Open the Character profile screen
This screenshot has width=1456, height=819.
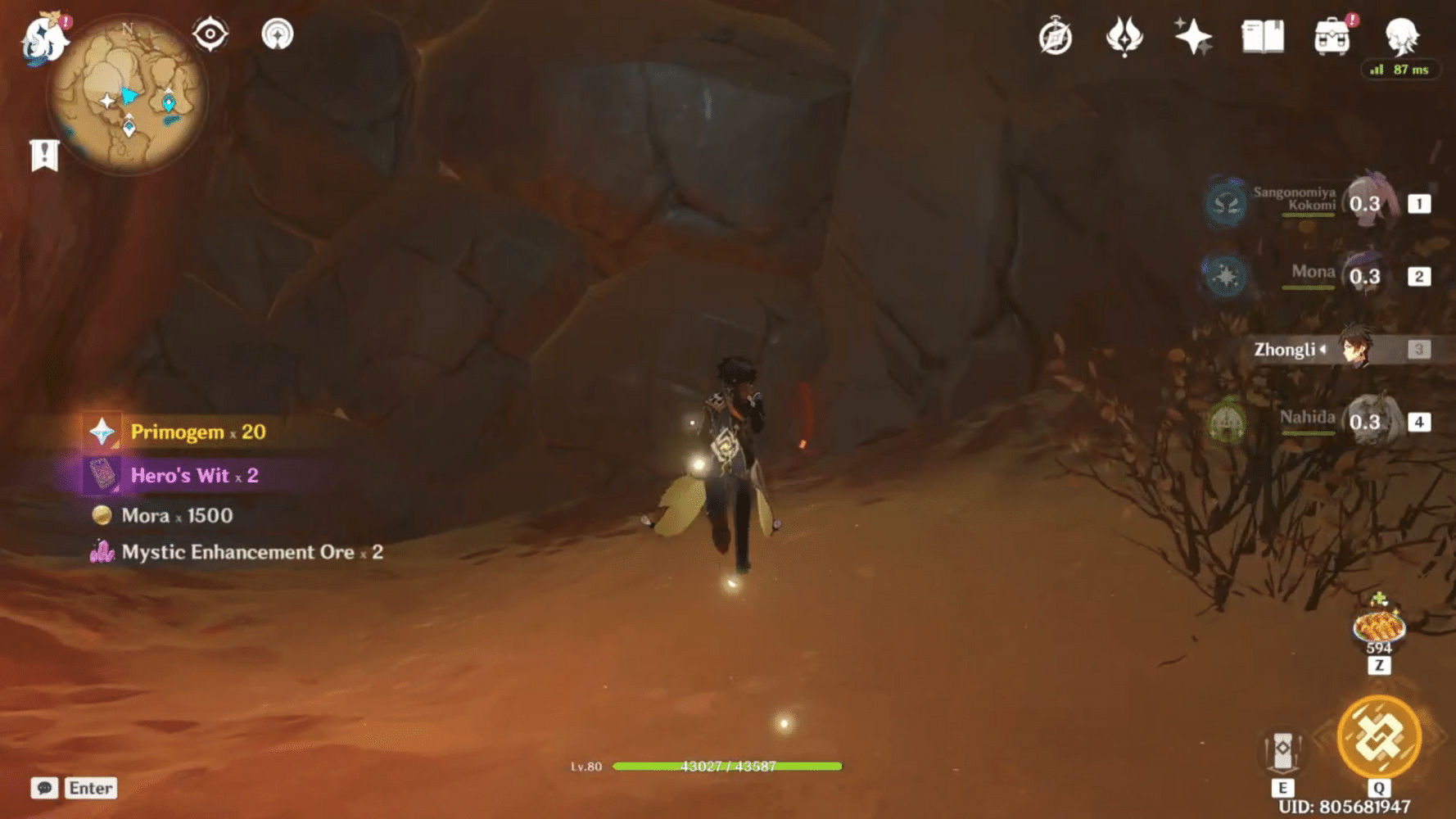(1404, 37)
